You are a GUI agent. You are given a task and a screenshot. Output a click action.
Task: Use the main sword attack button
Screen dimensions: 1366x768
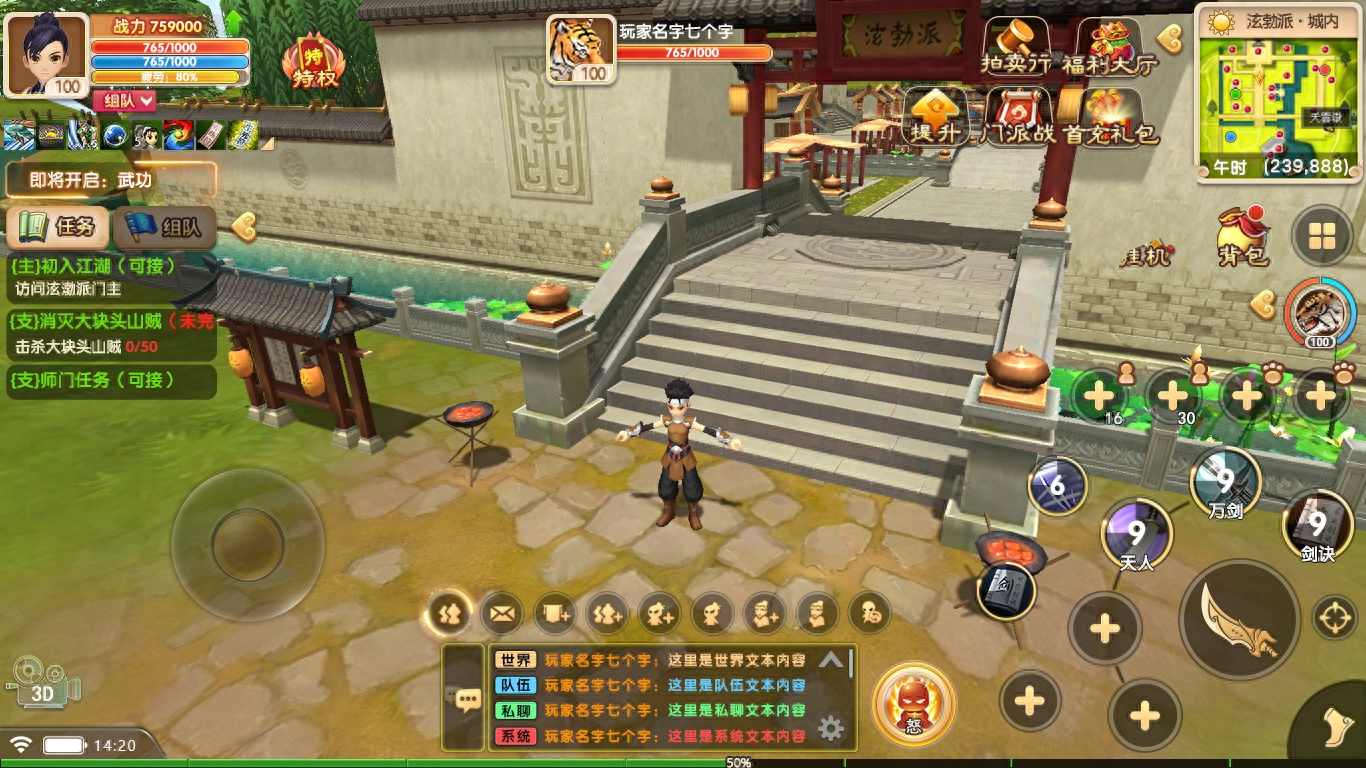(1240, 620)
